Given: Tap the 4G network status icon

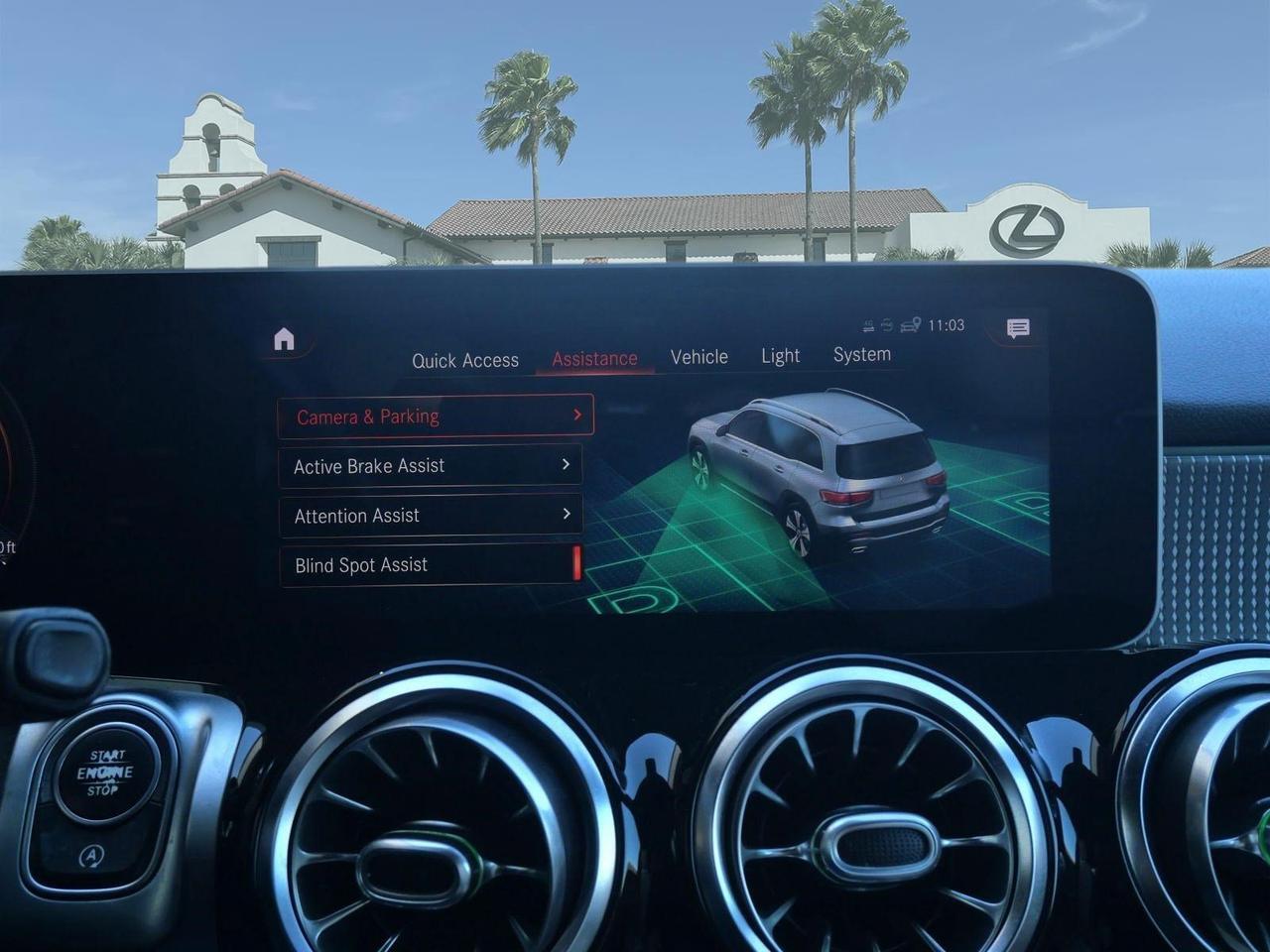Looking at the screenshot, I should (868, 324).
